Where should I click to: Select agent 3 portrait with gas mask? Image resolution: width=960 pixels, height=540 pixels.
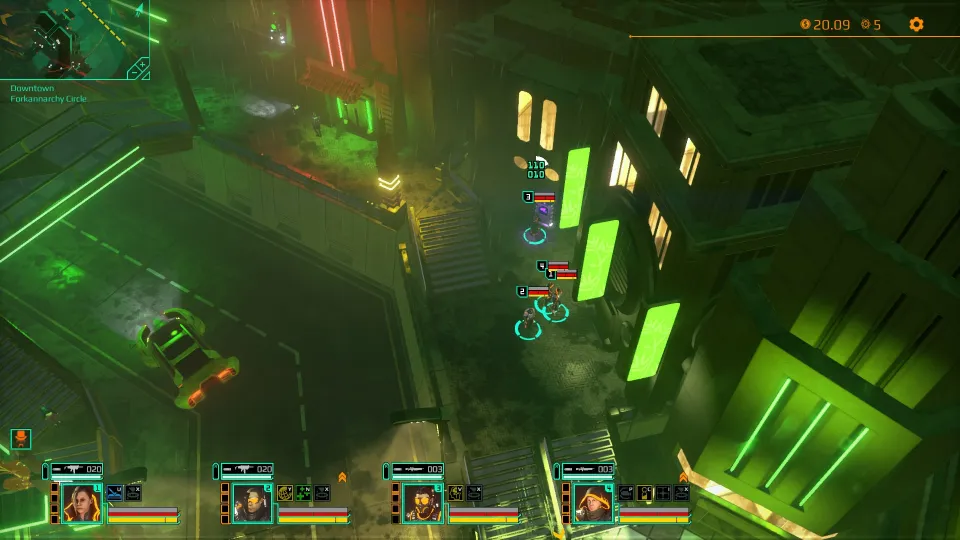[x=422, y=503]
